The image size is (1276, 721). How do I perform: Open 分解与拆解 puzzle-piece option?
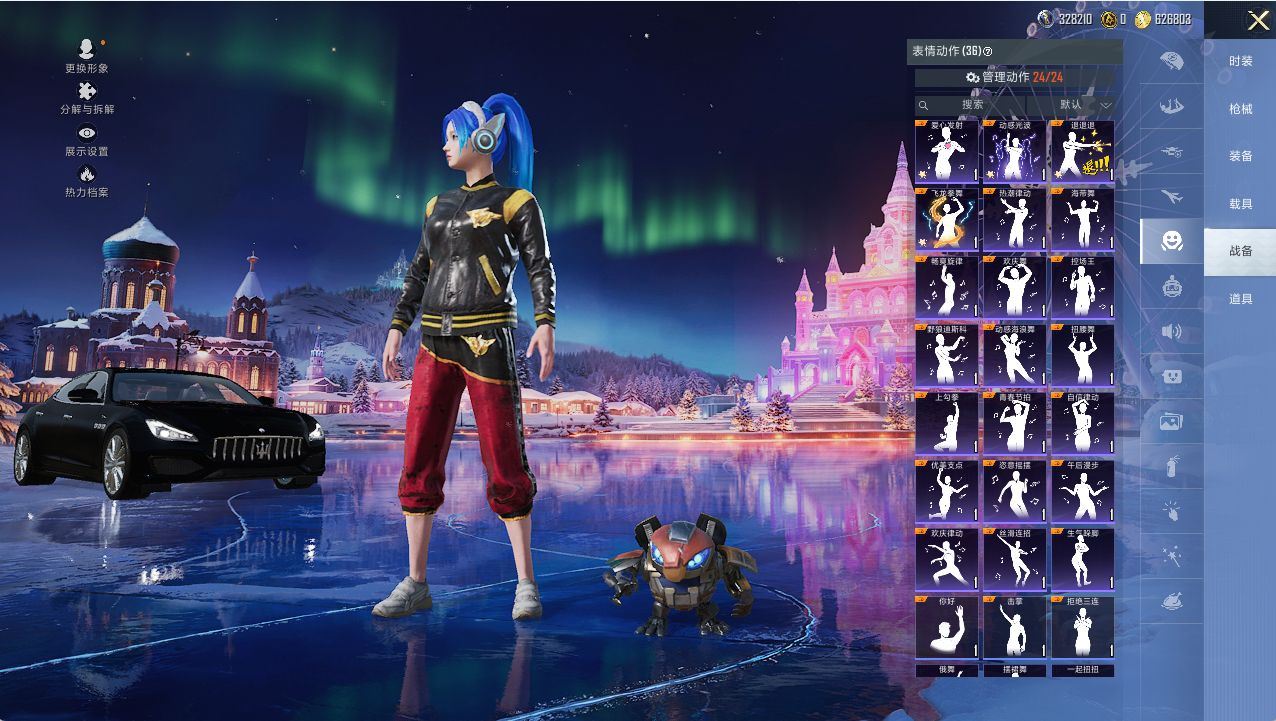87,97
